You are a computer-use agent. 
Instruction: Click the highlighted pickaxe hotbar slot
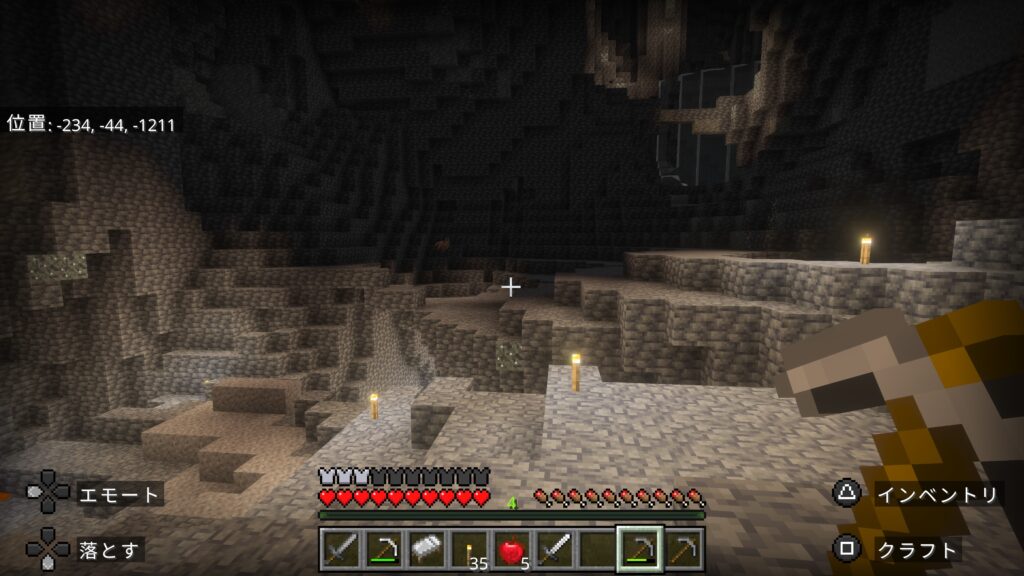point(640,549)
